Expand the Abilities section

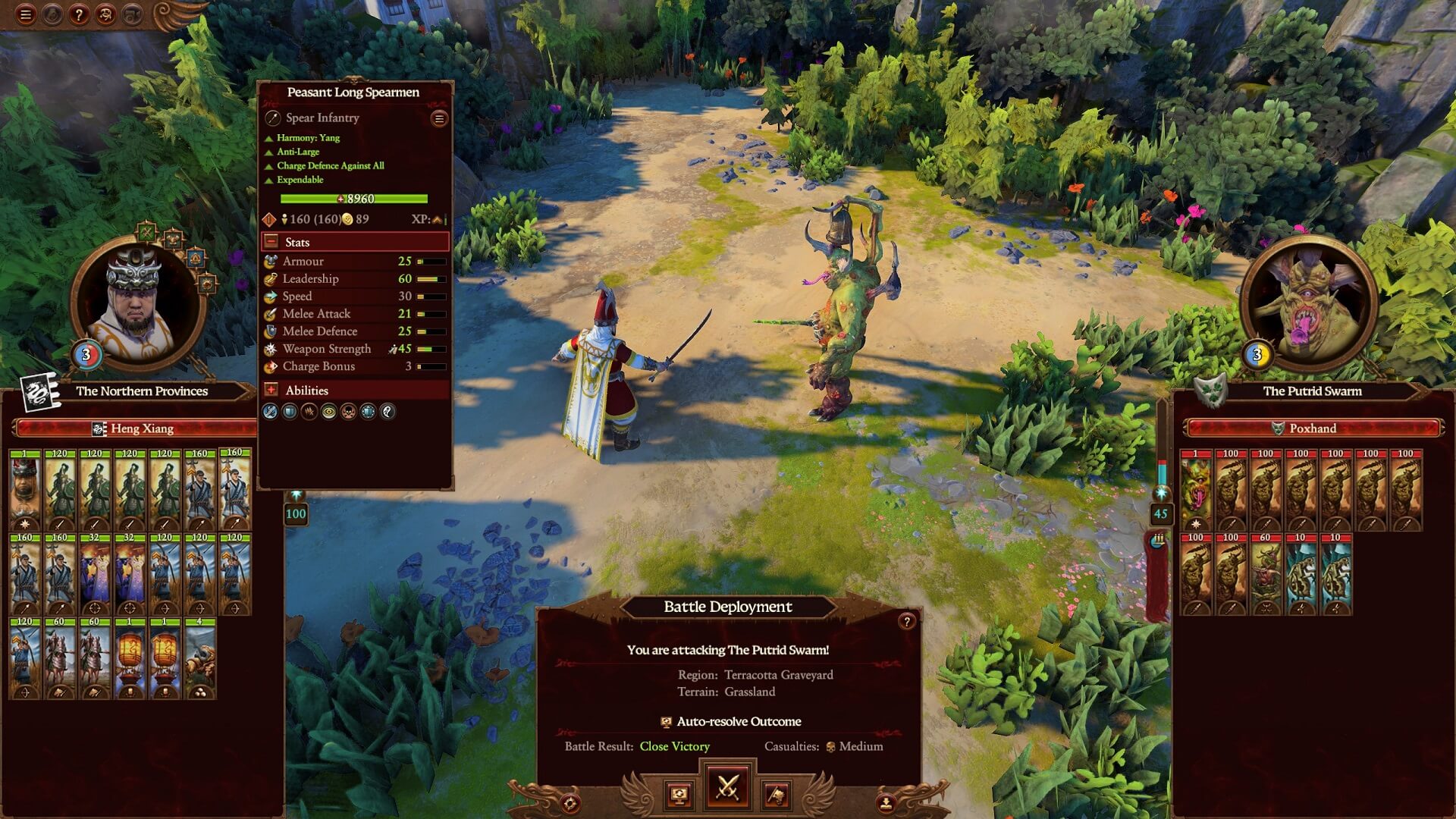pyautogui.click(x=271, y=390)
